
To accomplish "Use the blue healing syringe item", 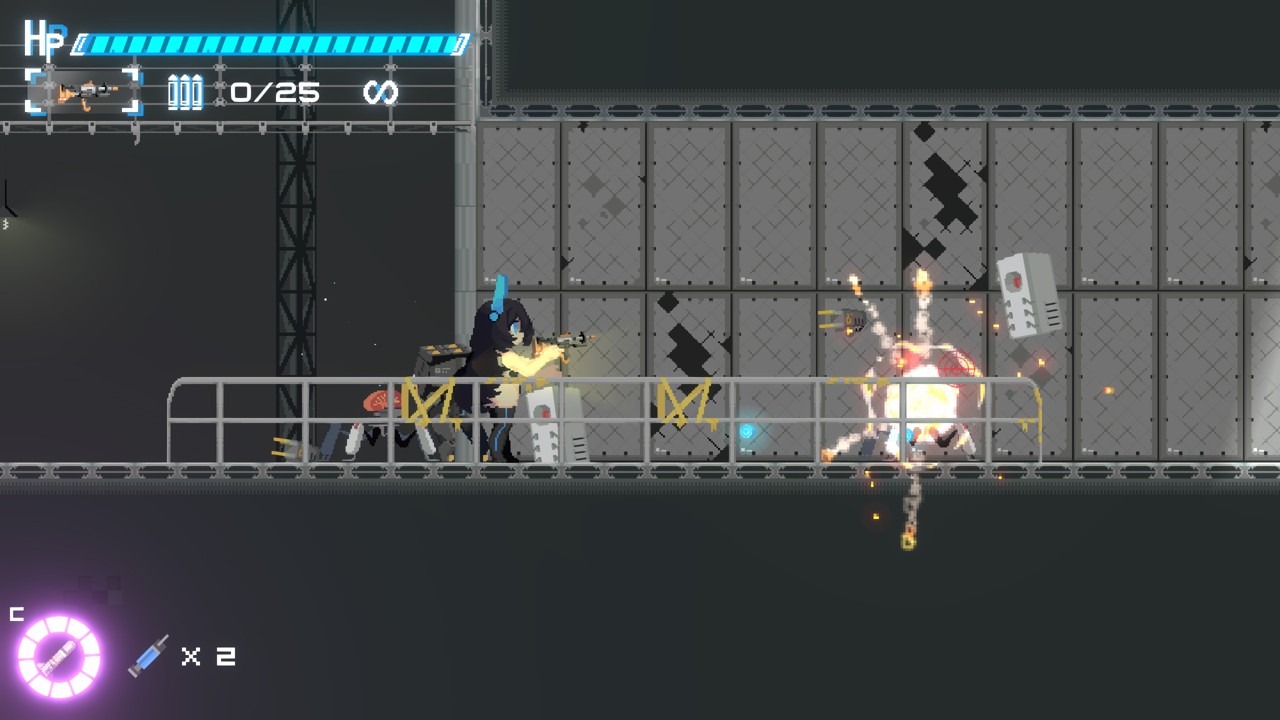I will (149, 656).
